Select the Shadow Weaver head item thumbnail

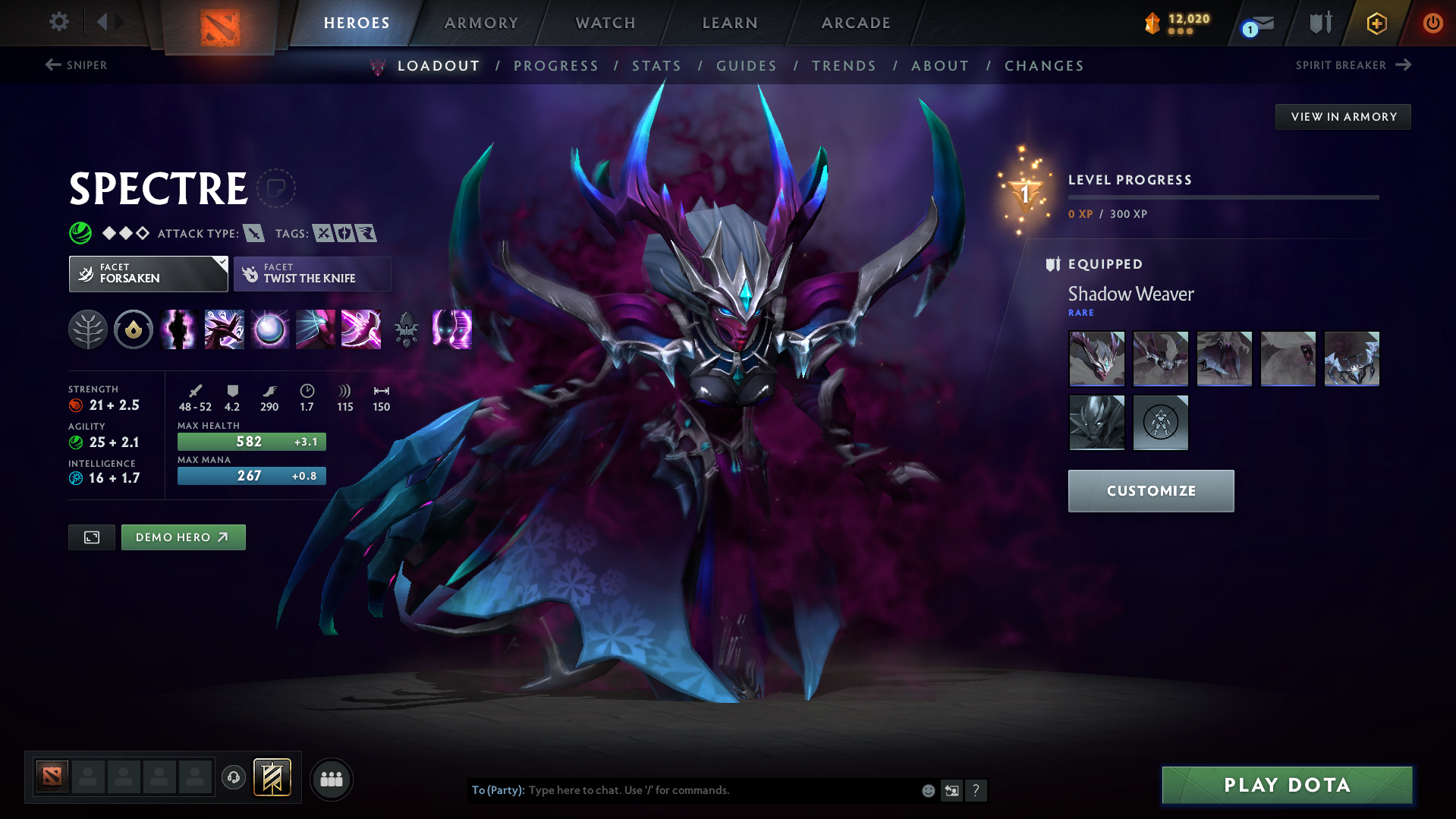click(x=1096, y=358)
